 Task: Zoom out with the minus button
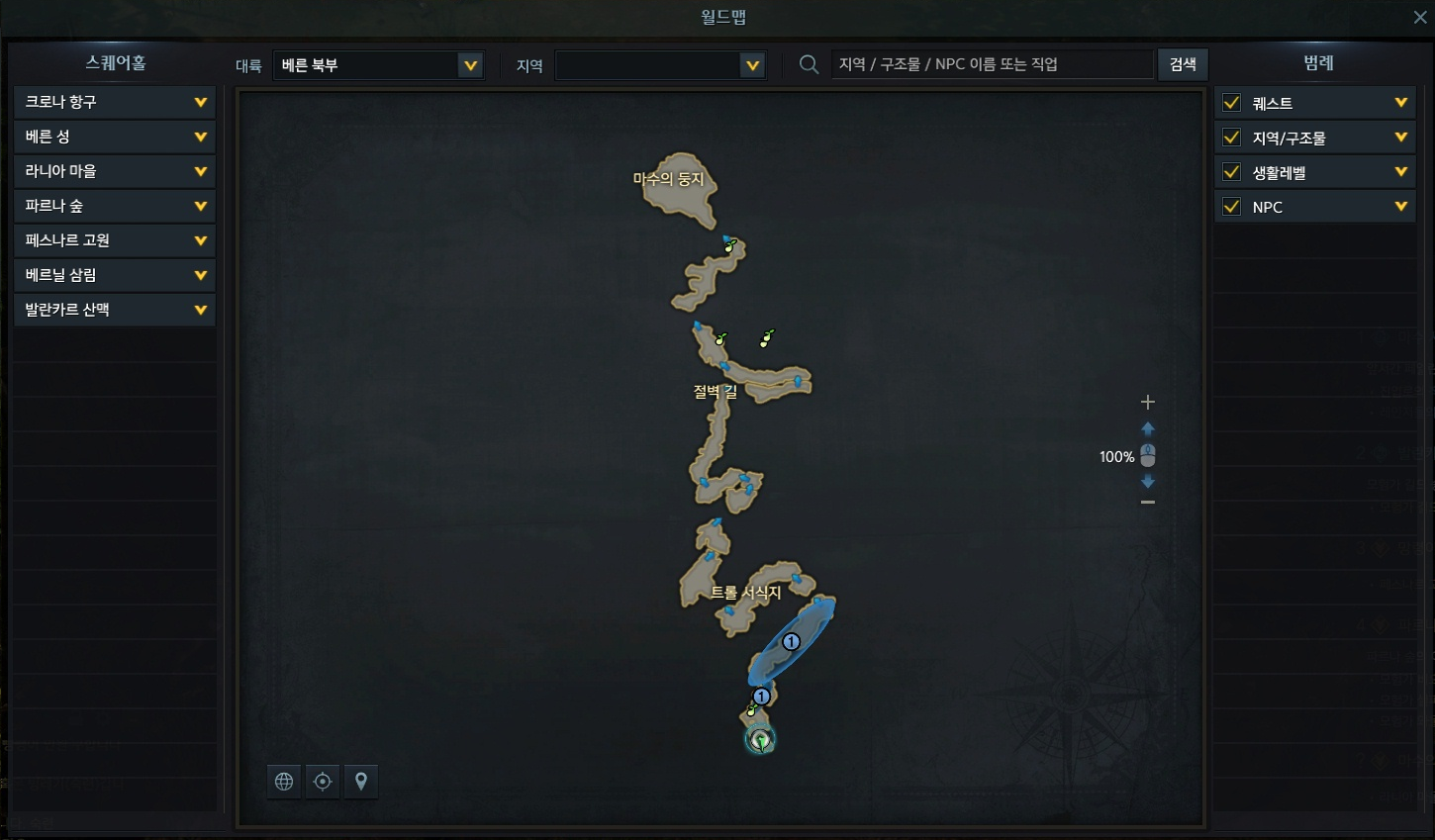pyautogui.click(x=1148, y=503)
